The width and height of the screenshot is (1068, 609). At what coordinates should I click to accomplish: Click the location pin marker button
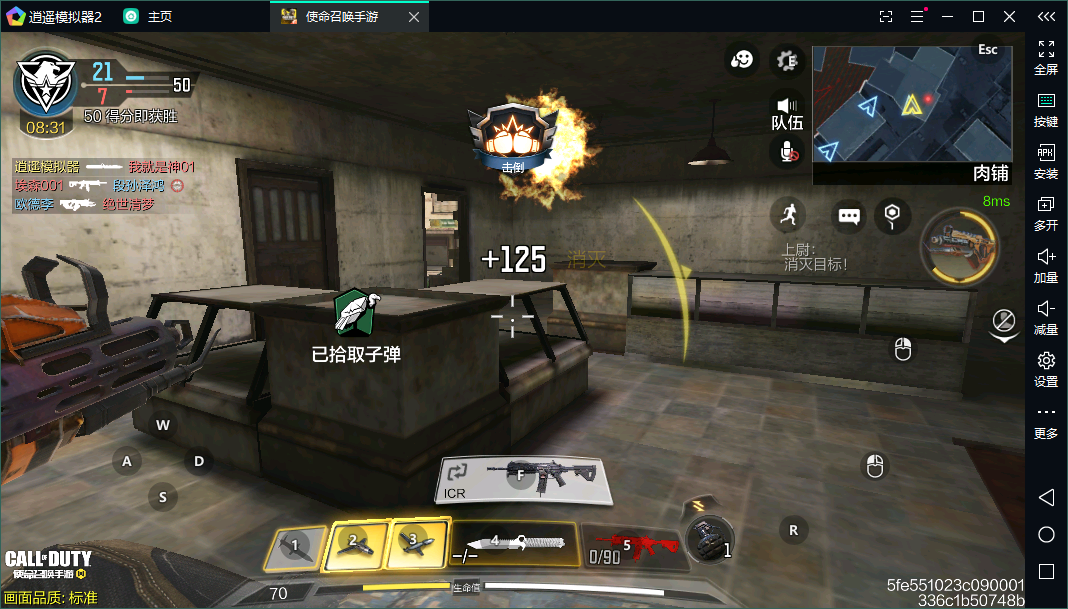tap(892, 214)
